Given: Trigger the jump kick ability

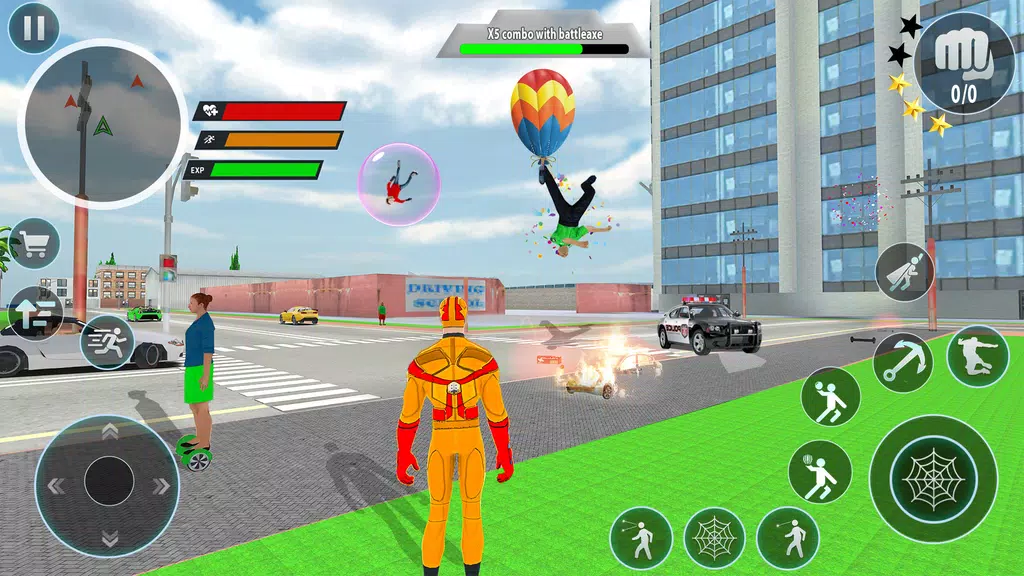Looking at the screenshot, I should pos(977,357).
